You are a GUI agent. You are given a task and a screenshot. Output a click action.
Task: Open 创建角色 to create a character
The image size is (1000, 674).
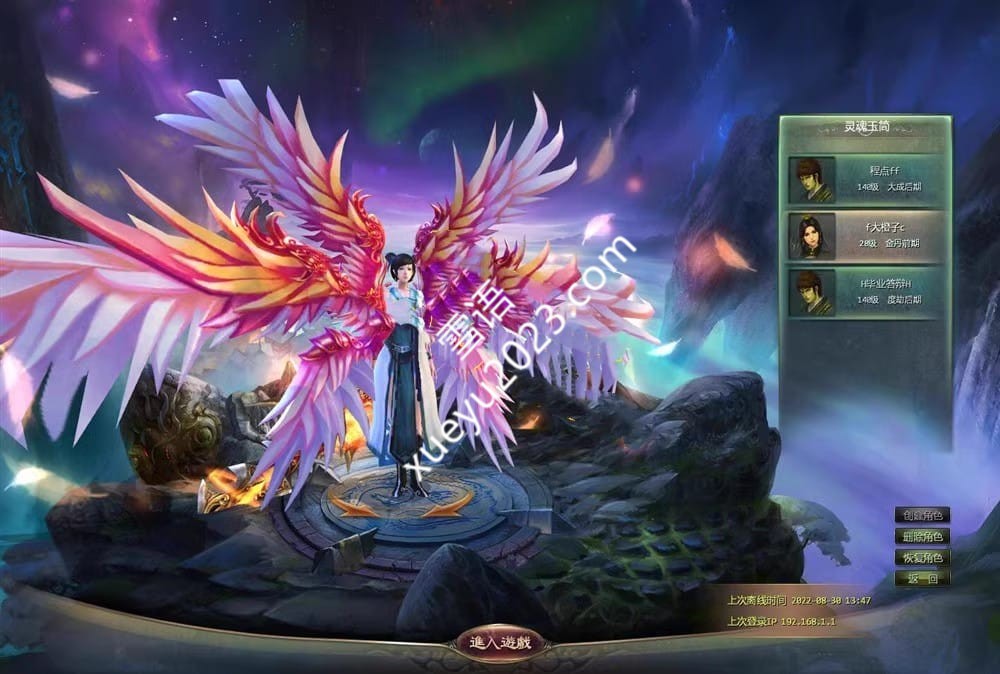tap(922, 516)
